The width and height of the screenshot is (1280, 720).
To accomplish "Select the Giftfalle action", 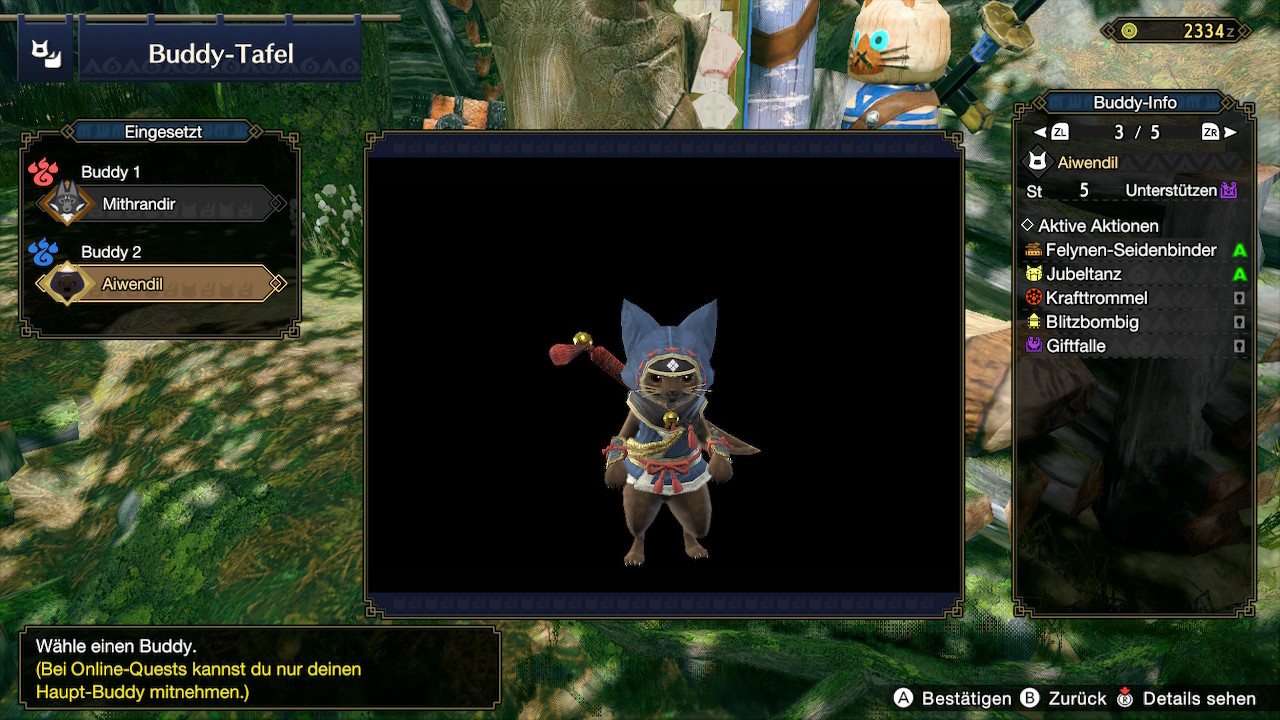I will (x=1075, y=346).
